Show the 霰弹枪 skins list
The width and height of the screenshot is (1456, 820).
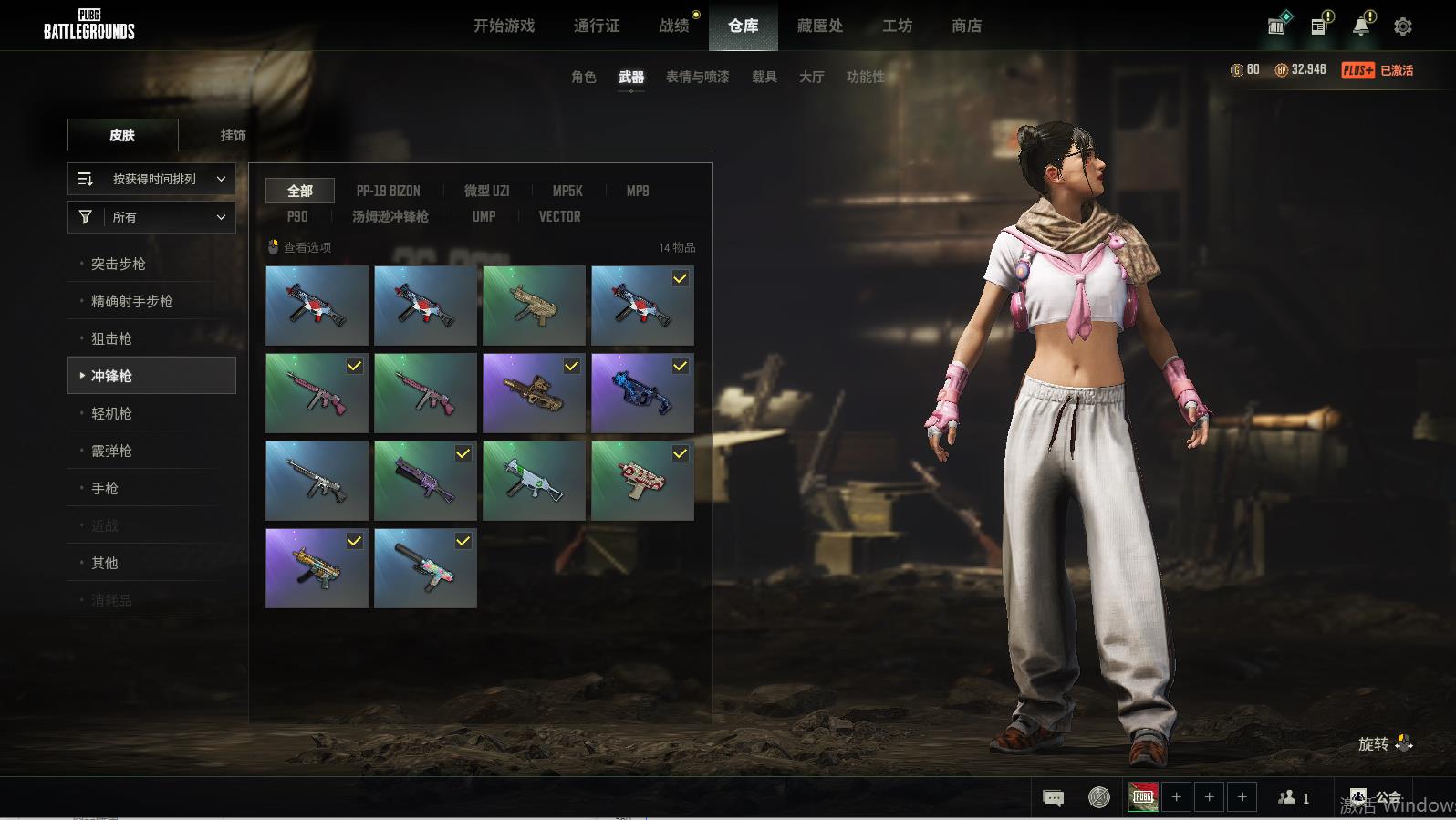pos(111,451)
